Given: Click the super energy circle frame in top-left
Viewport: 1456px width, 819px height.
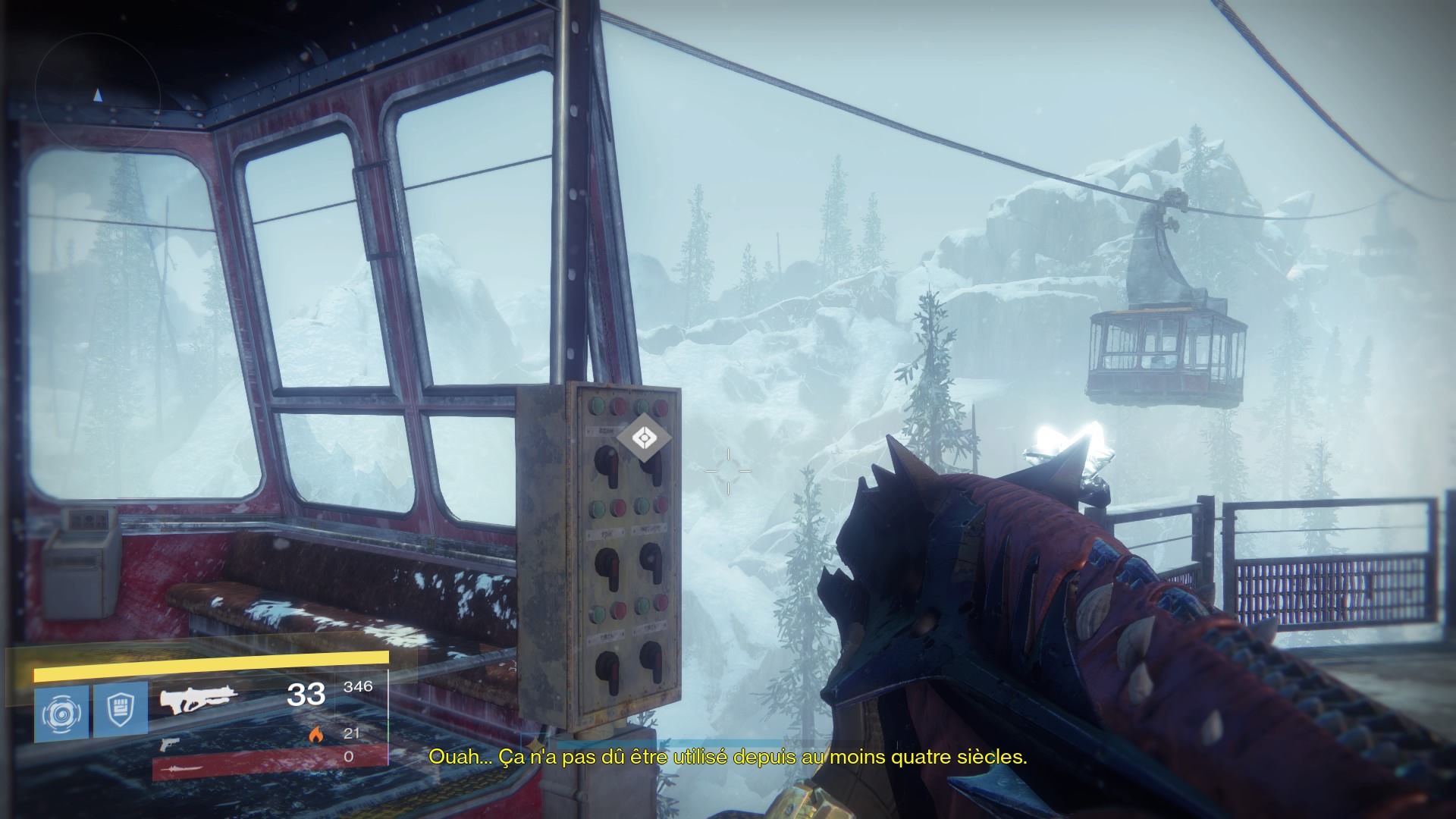Looking at the screenshot, I should click(x=97, y=89).
